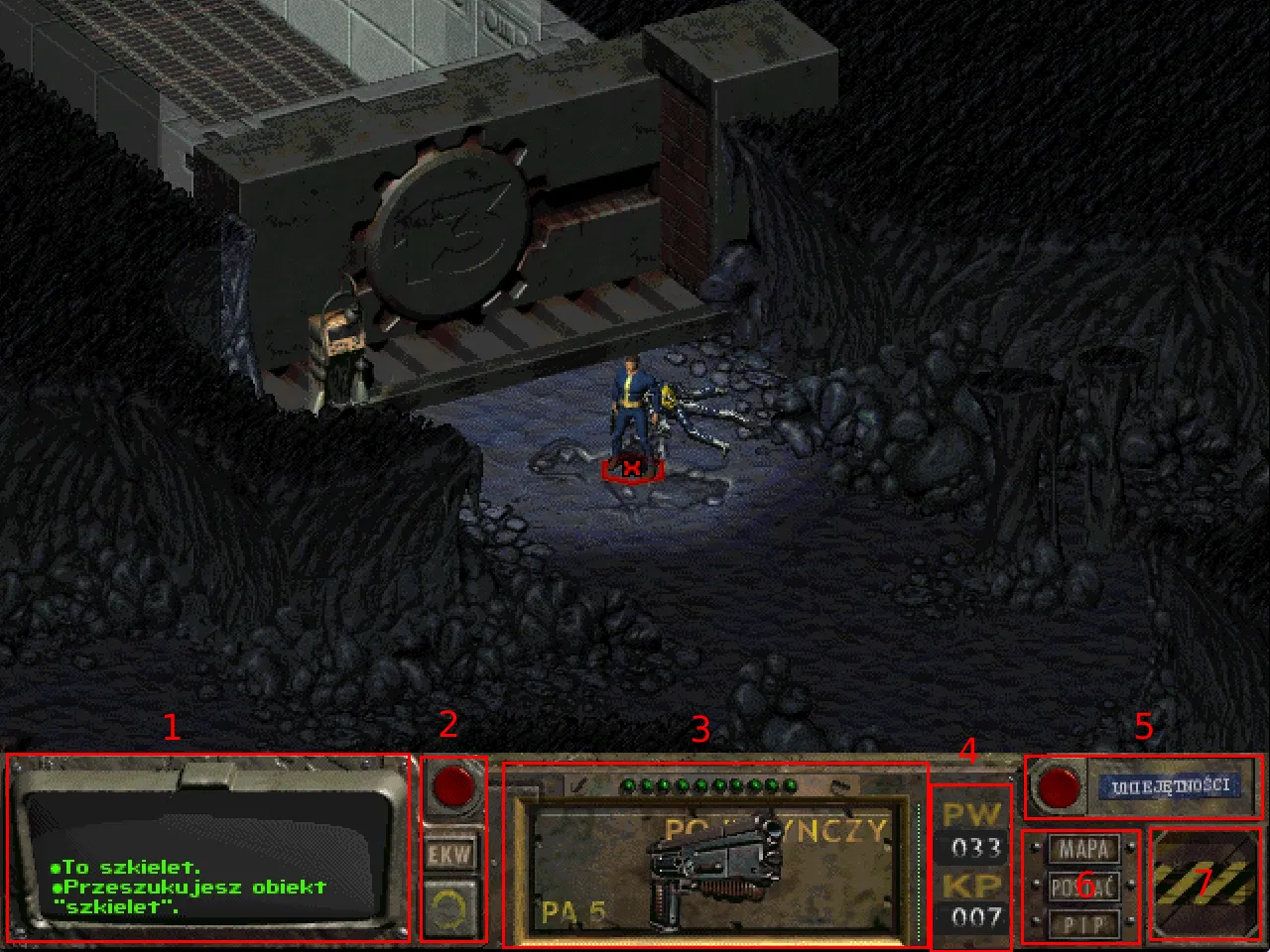Click the hazard-striped combat panel

[x=1204, y=884]
